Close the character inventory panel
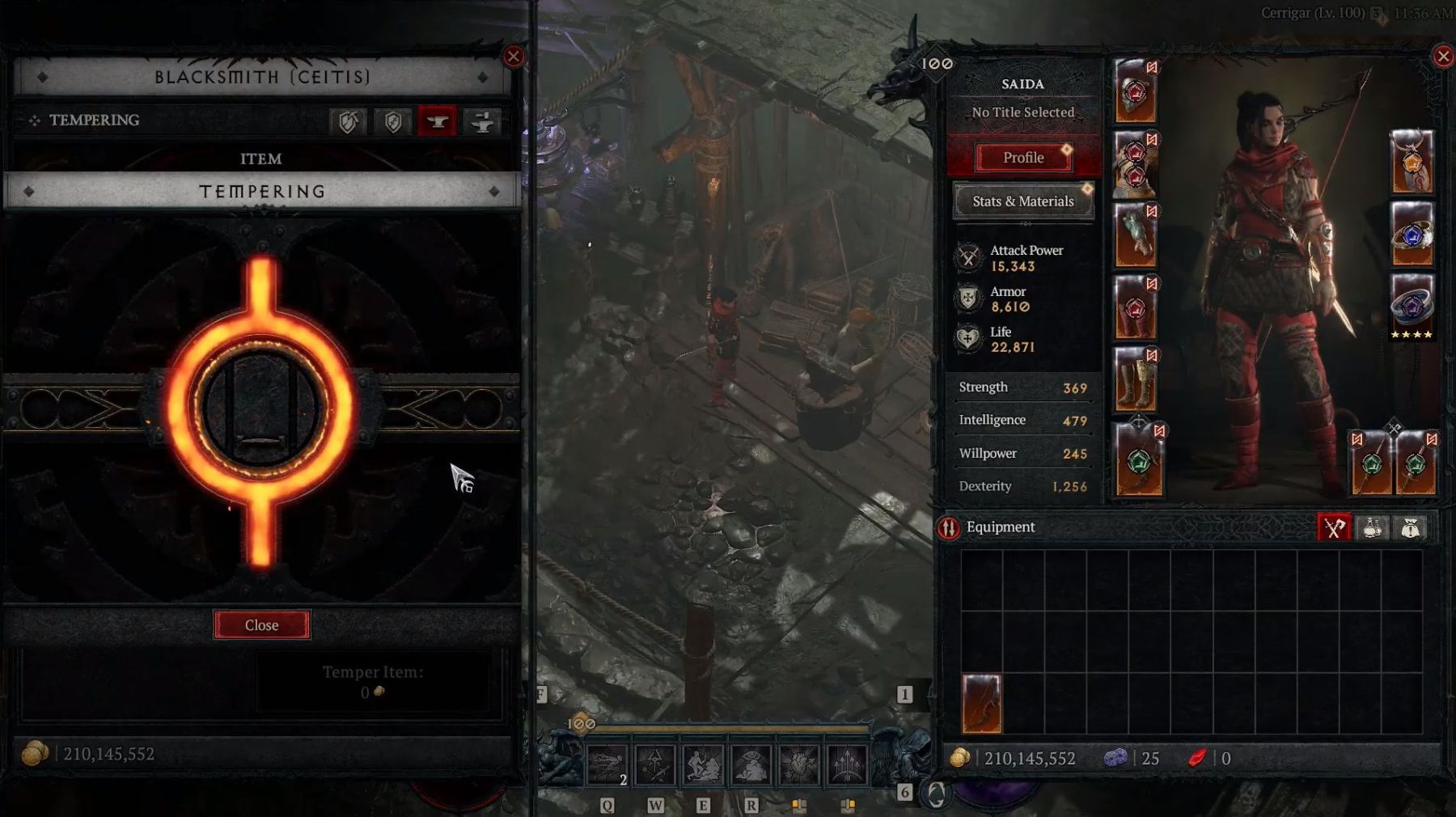Viewport: 1456px width, 817px height. [1443, 57]
